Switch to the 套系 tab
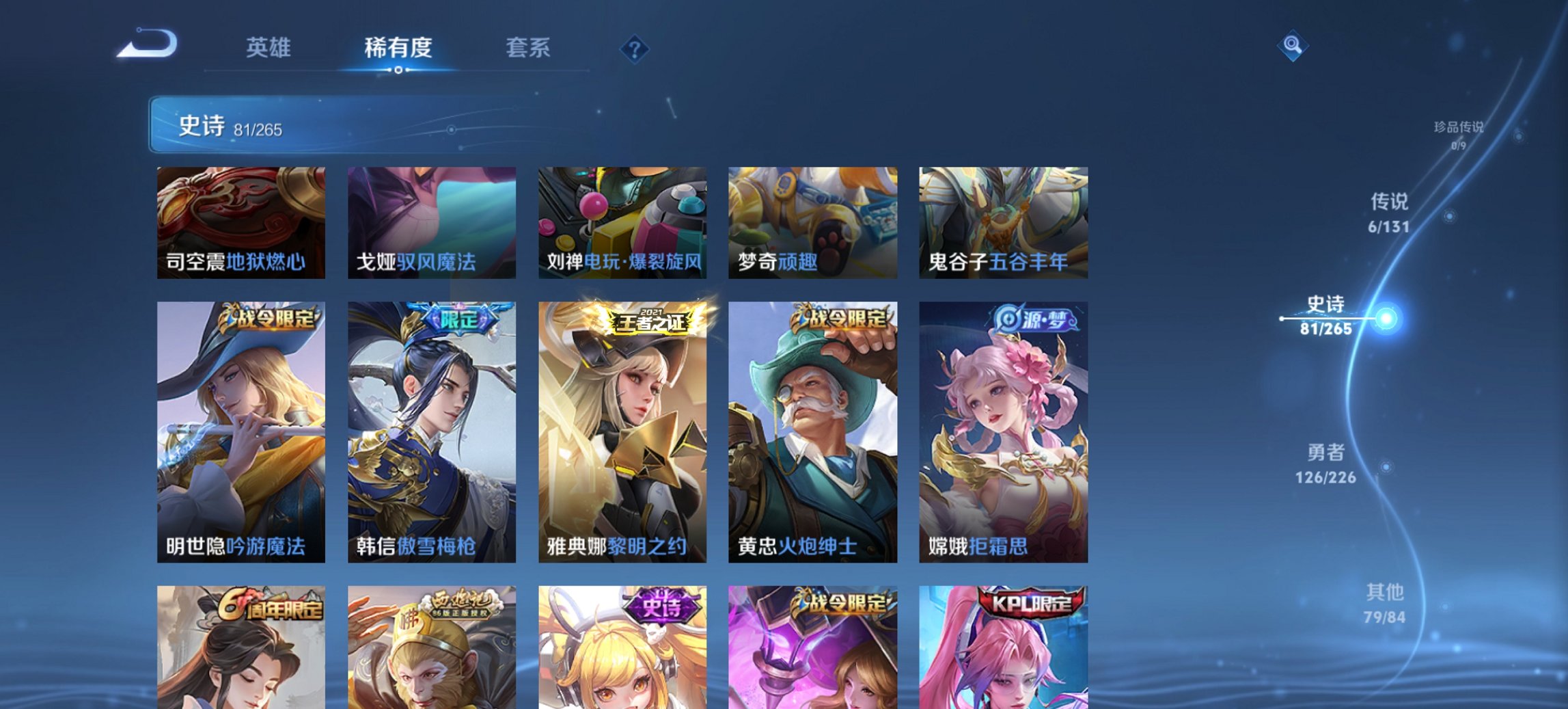This screenshot has width=1568, height=709. click(x=527, y=49)
